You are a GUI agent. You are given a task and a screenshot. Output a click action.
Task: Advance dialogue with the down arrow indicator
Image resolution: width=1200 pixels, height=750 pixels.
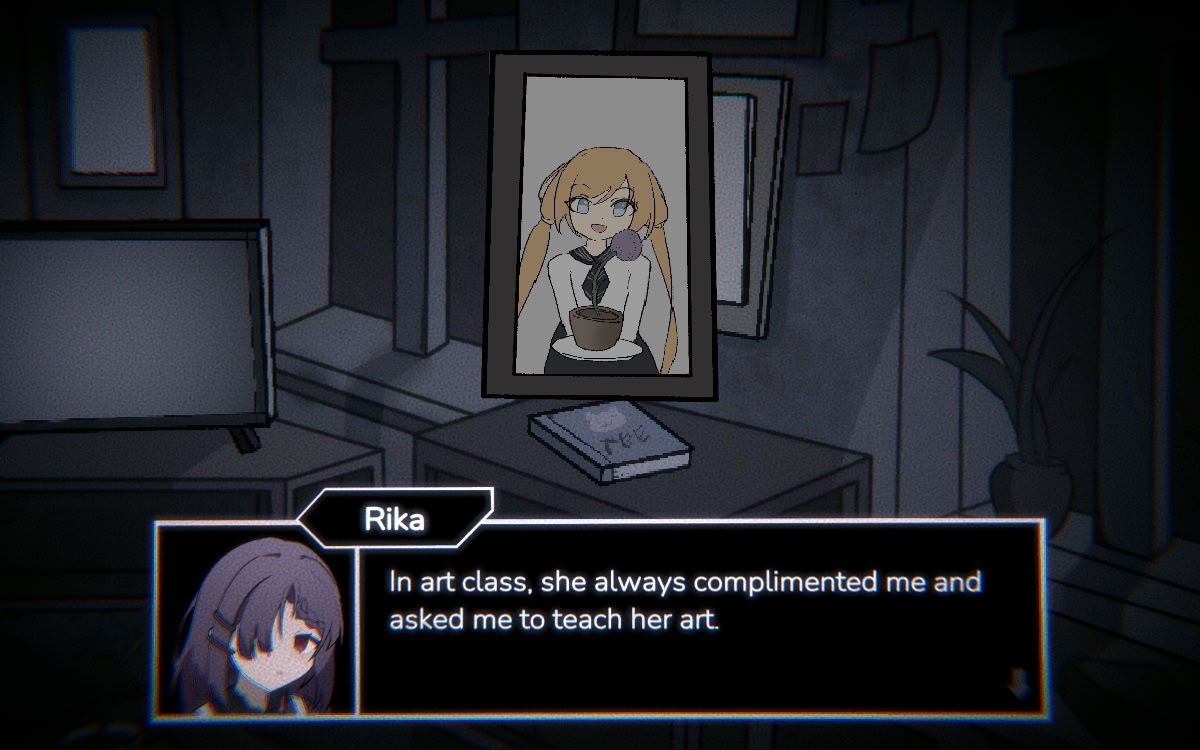[x=1019, y=685]
